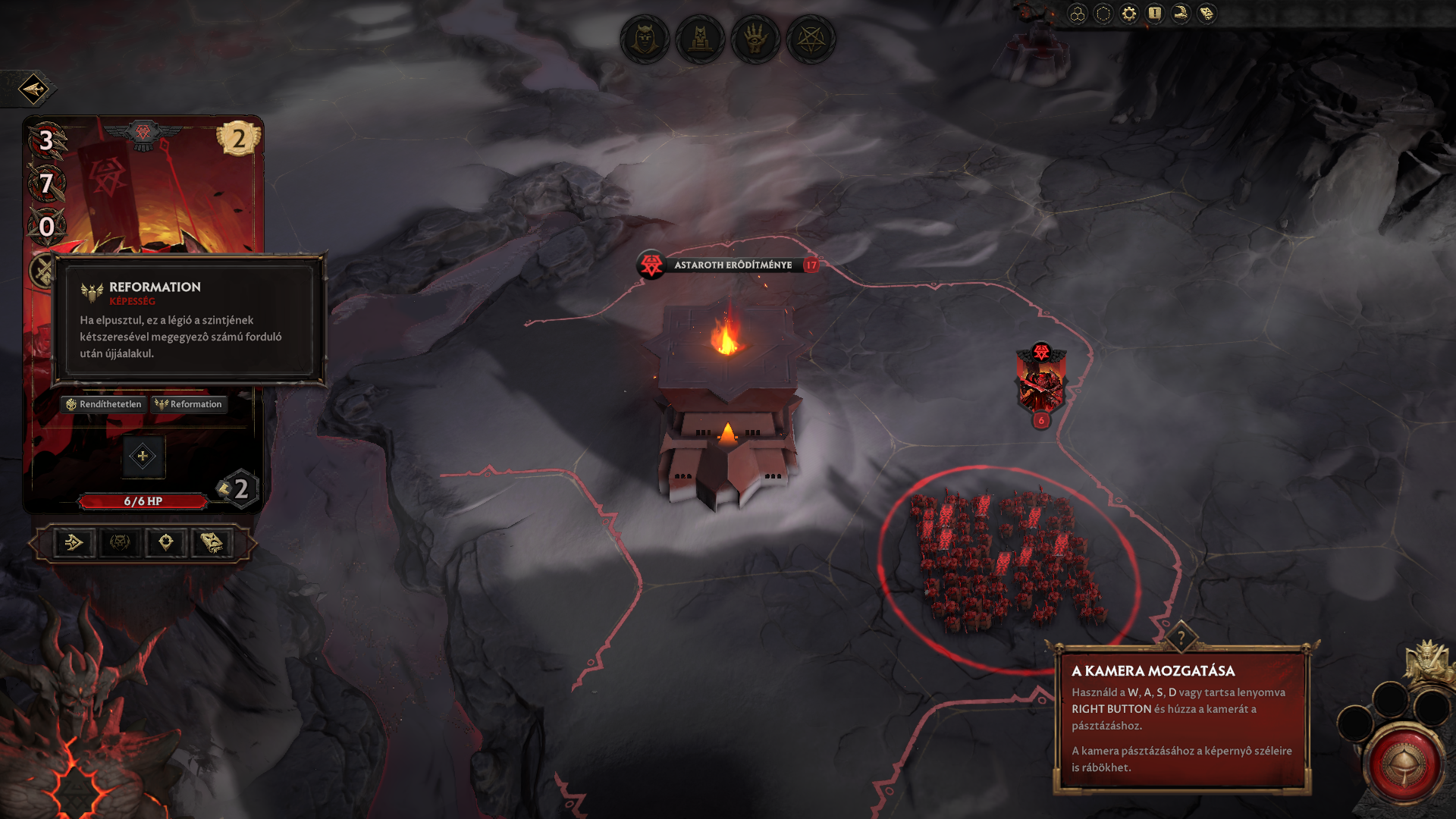Open the legion's book action
Screen dimensions: 1456x819
[x=212, y=543]
